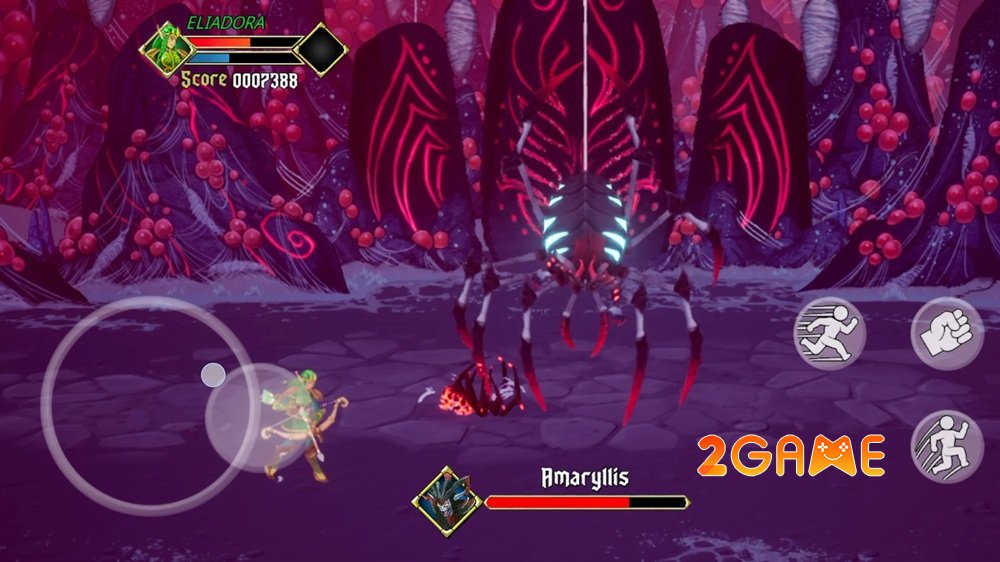The height and width of the screenshot is (562, 1000).
Task: Attack with the fist punch button
Action: [947, 333]
